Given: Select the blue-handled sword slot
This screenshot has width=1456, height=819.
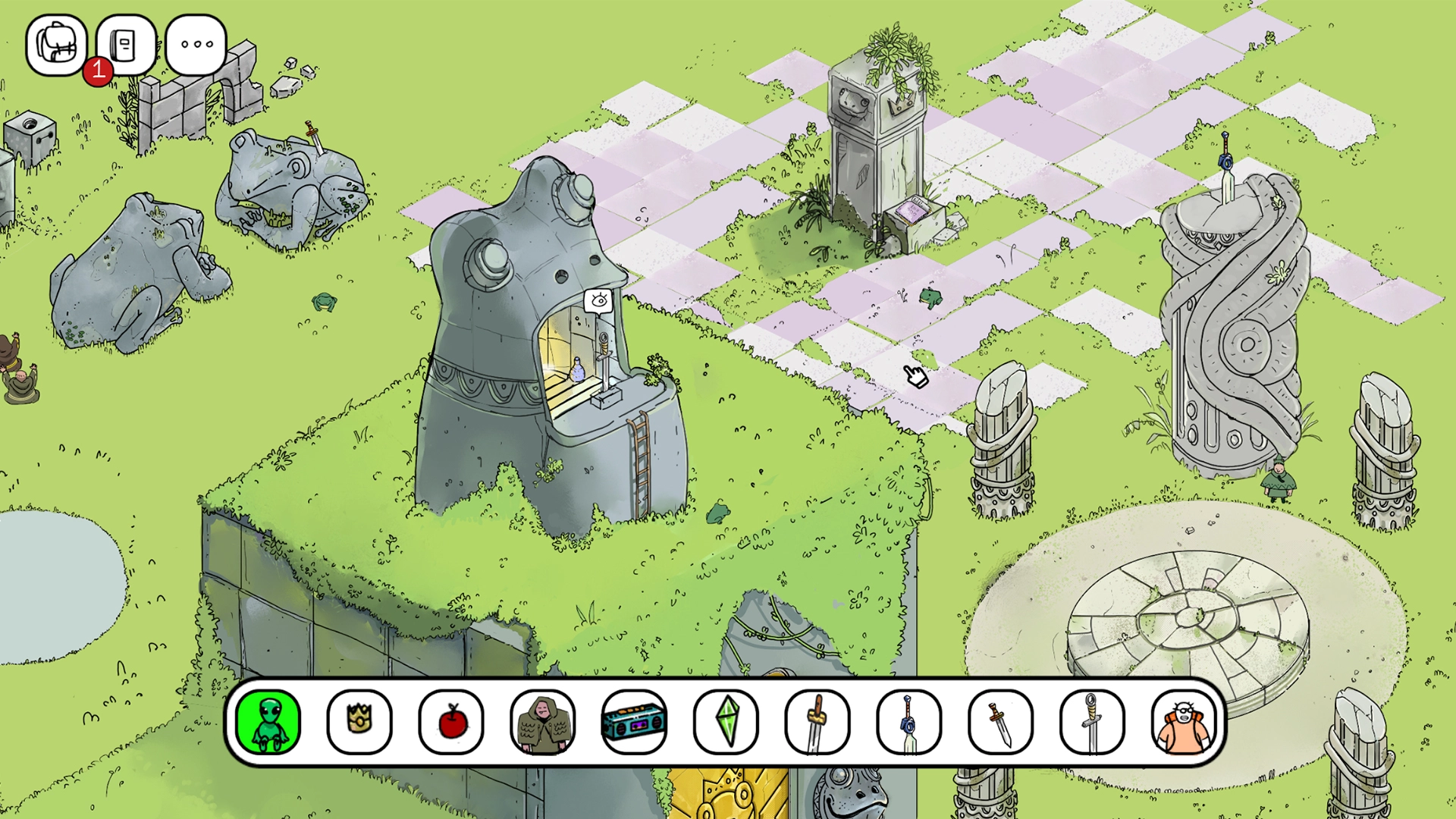Looking at the screenshot, I should click(908, 721).
